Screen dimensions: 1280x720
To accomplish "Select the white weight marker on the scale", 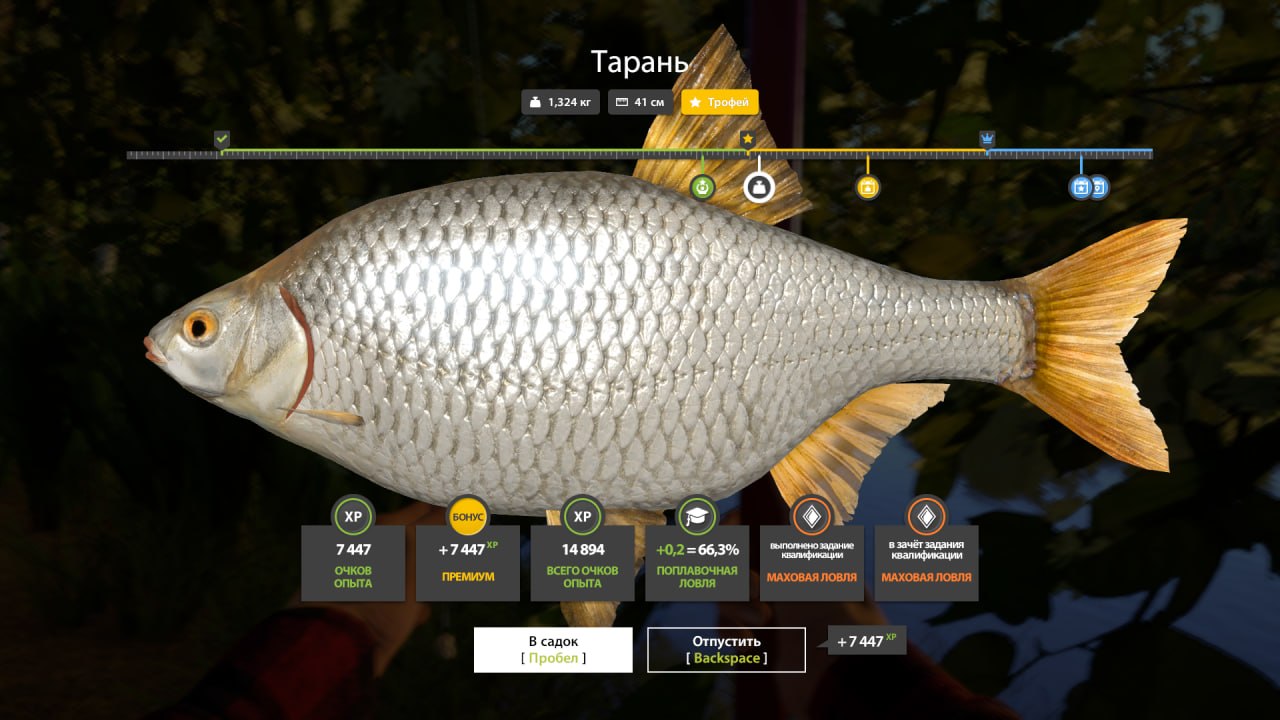I will 759,186.
